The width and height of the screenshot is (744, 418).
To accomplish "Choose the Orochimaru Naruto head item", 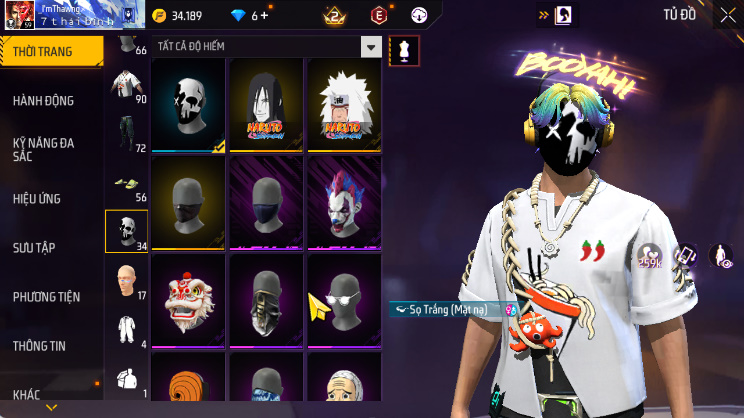I will [267, 104].
